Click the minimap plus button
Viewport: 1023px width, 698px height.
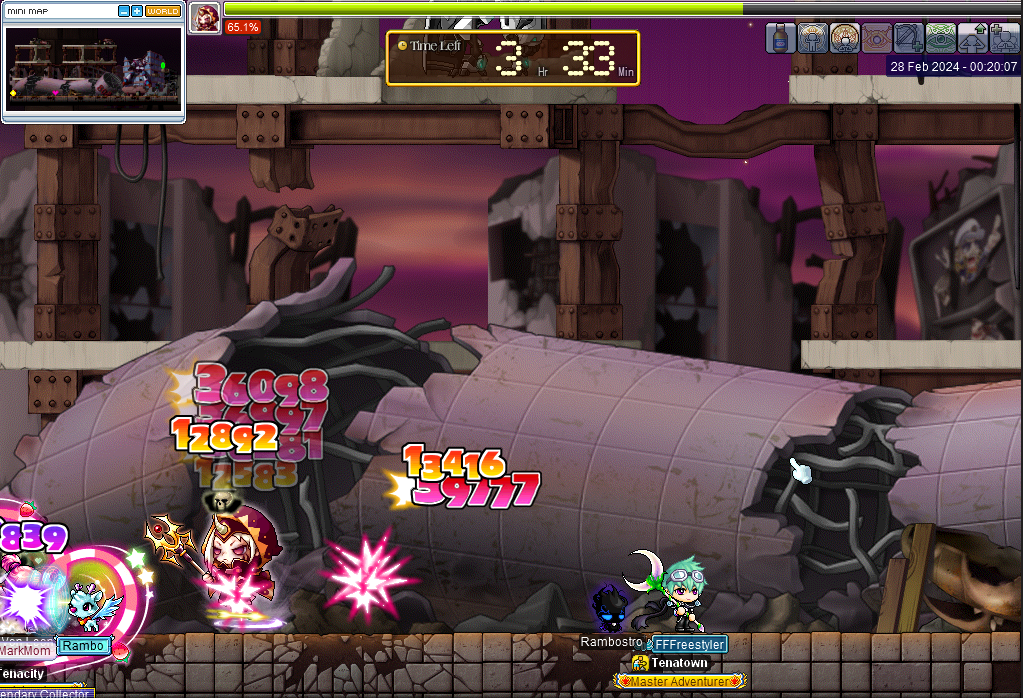coord(137,11)
